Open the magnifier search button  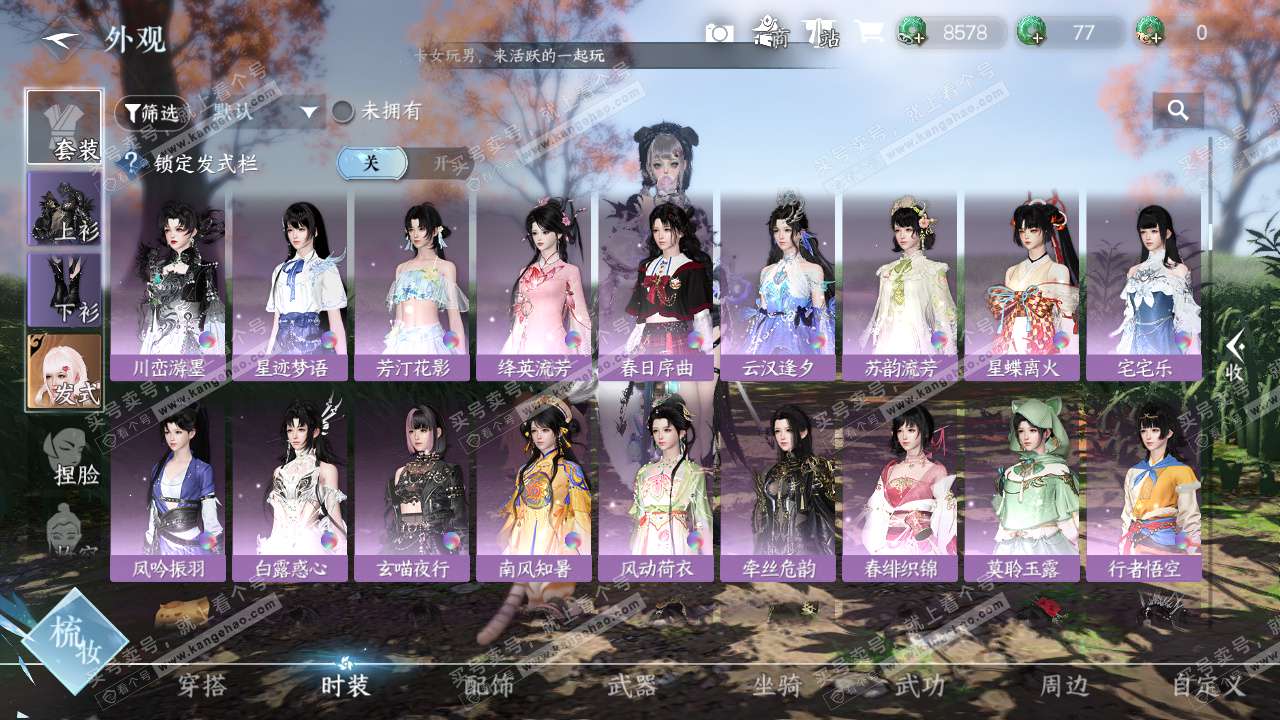point(1178,111)
